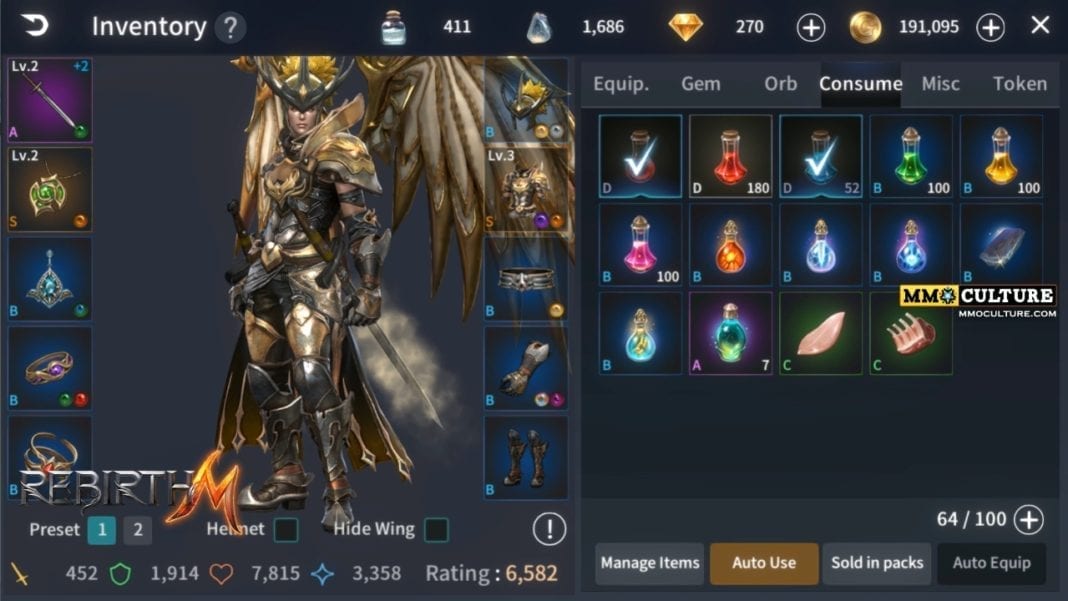
Task: Show the Misc tab
Action: coord(940,84)
